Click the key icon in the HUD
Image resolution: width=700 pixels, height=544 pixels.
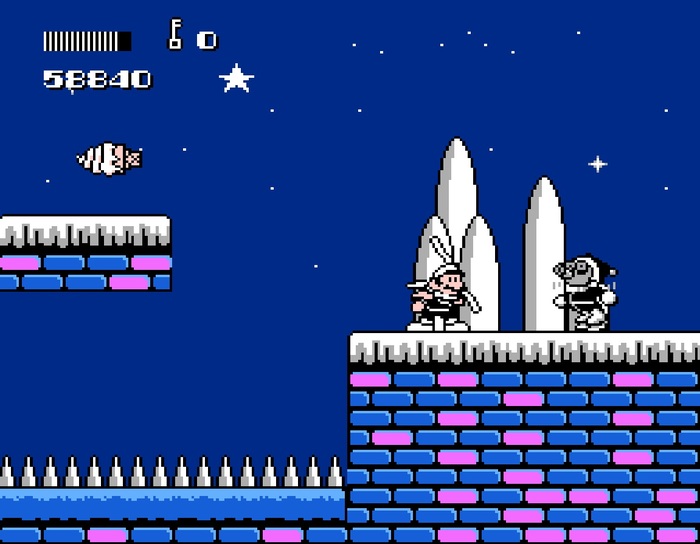175,36
